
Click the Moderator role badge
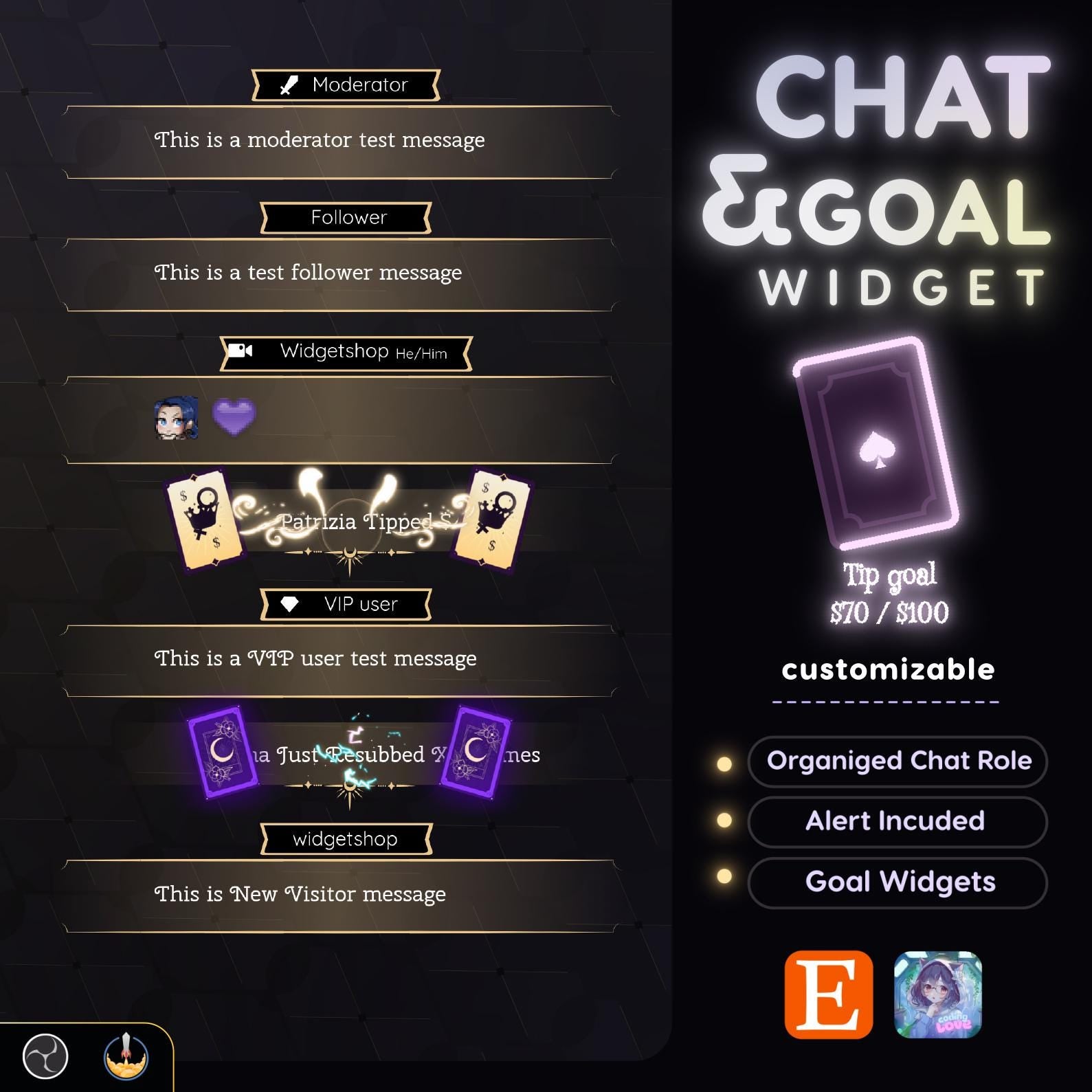coord(346,85)
